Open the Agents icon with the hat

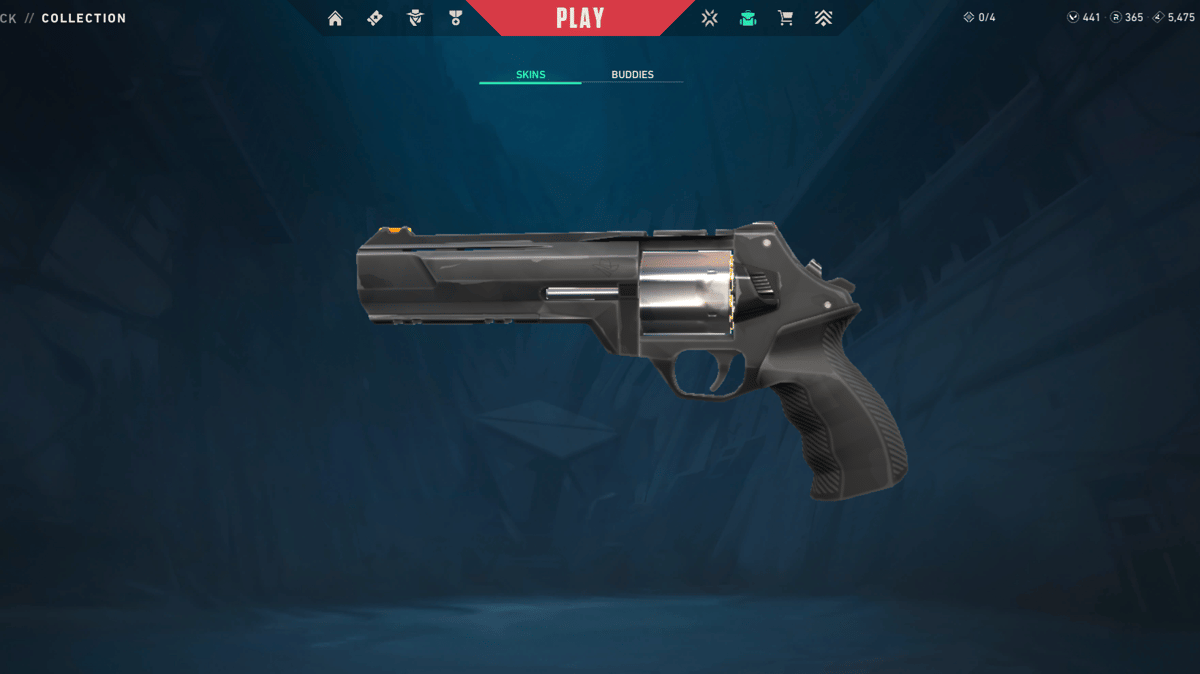(415, 18)
